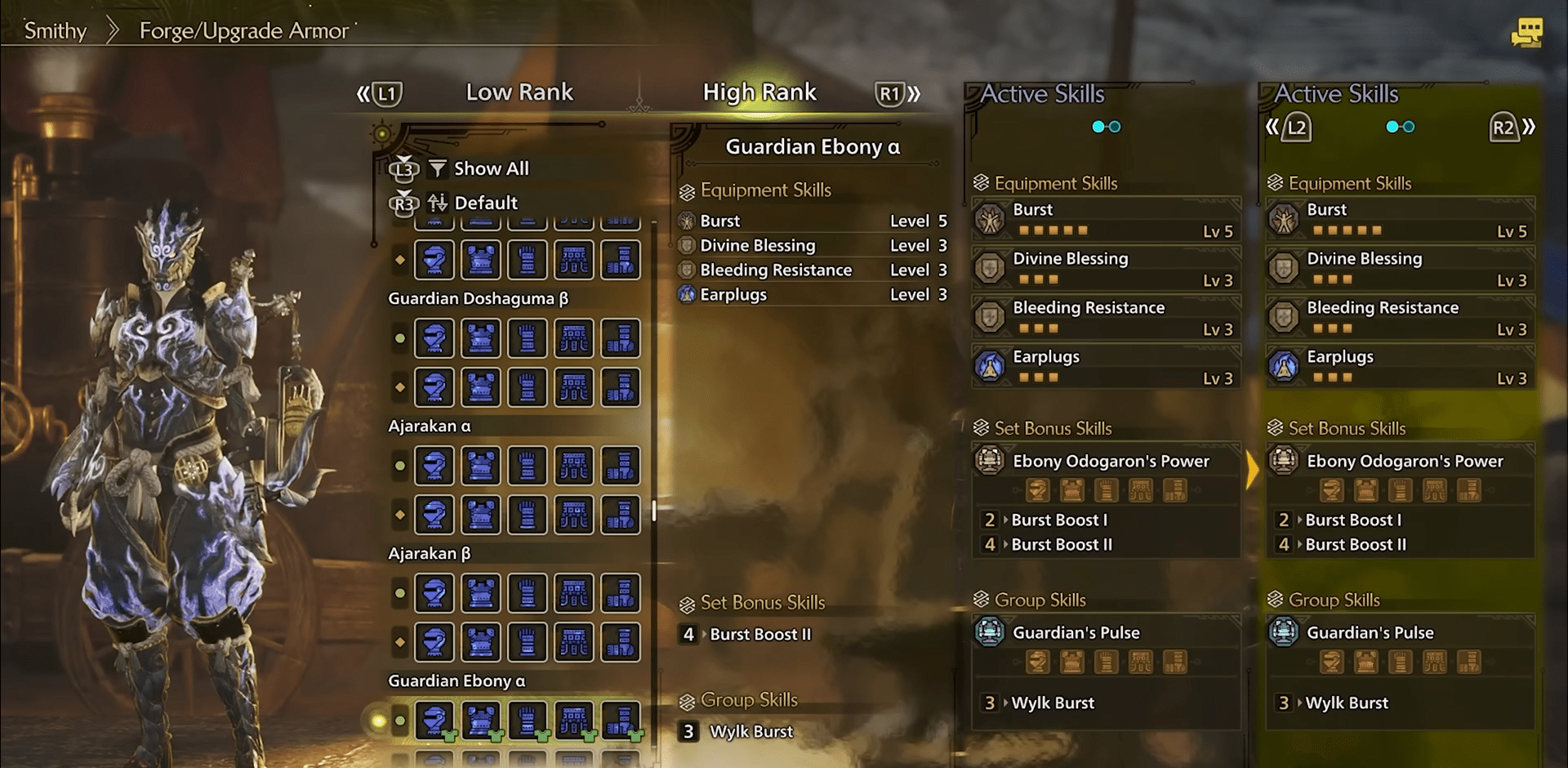Toggle the Default sort order
1568x768 pixels.
[x=487, y=203]
